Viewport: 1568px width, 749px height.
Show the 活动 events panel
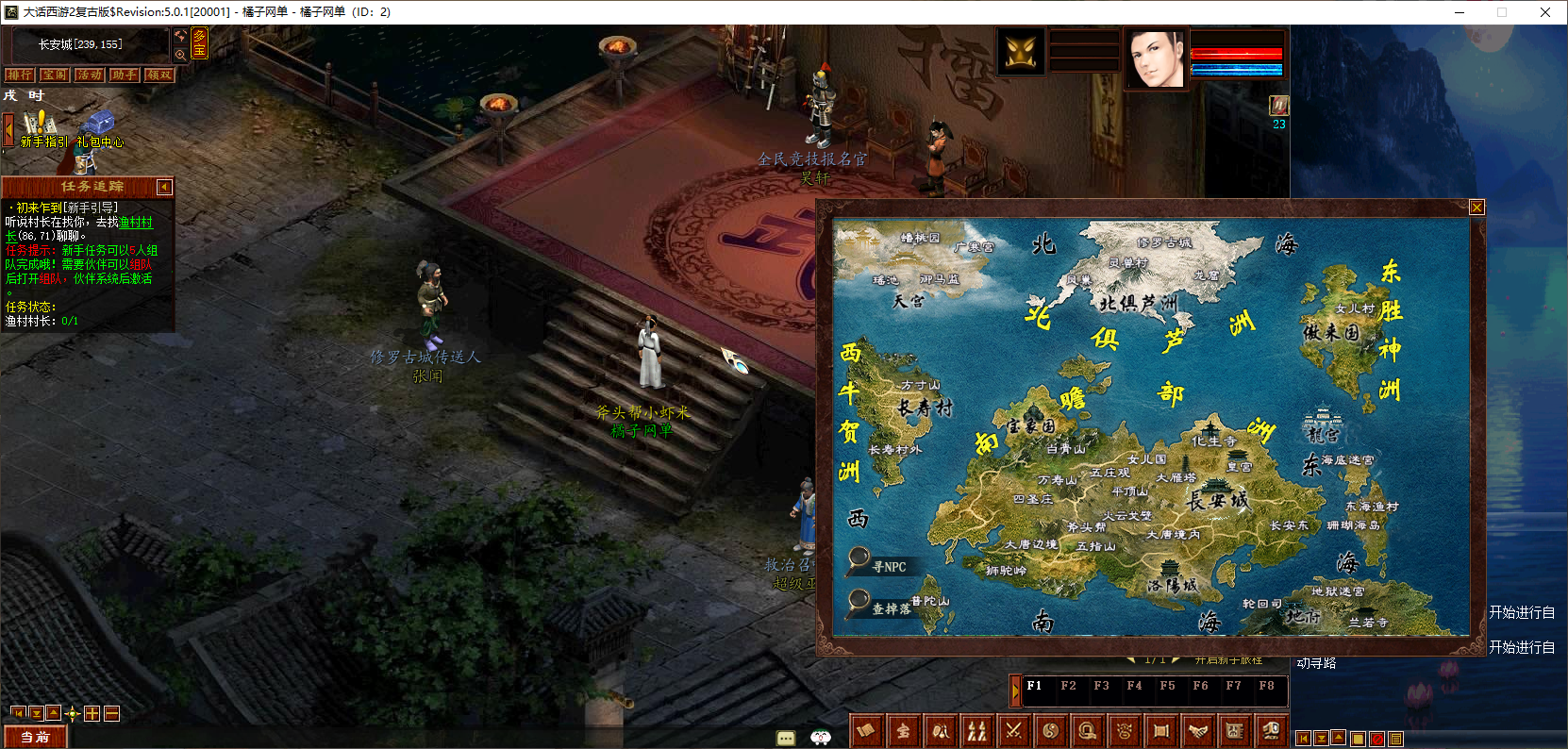pyautogui.click(x=90, y=75)
